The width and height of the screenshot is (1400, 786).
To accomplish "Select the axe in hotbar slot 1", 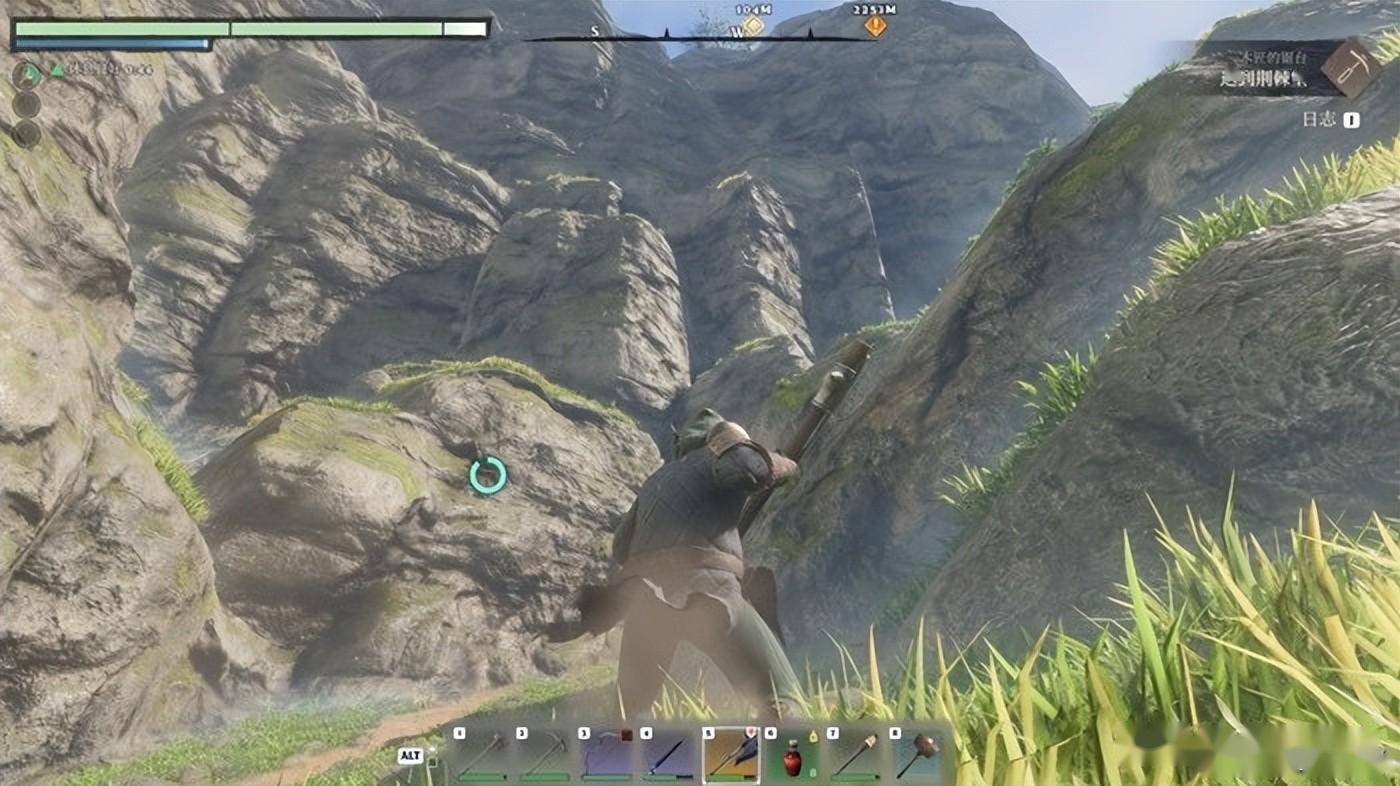I will pyautogui.click(x=482, y=755).
